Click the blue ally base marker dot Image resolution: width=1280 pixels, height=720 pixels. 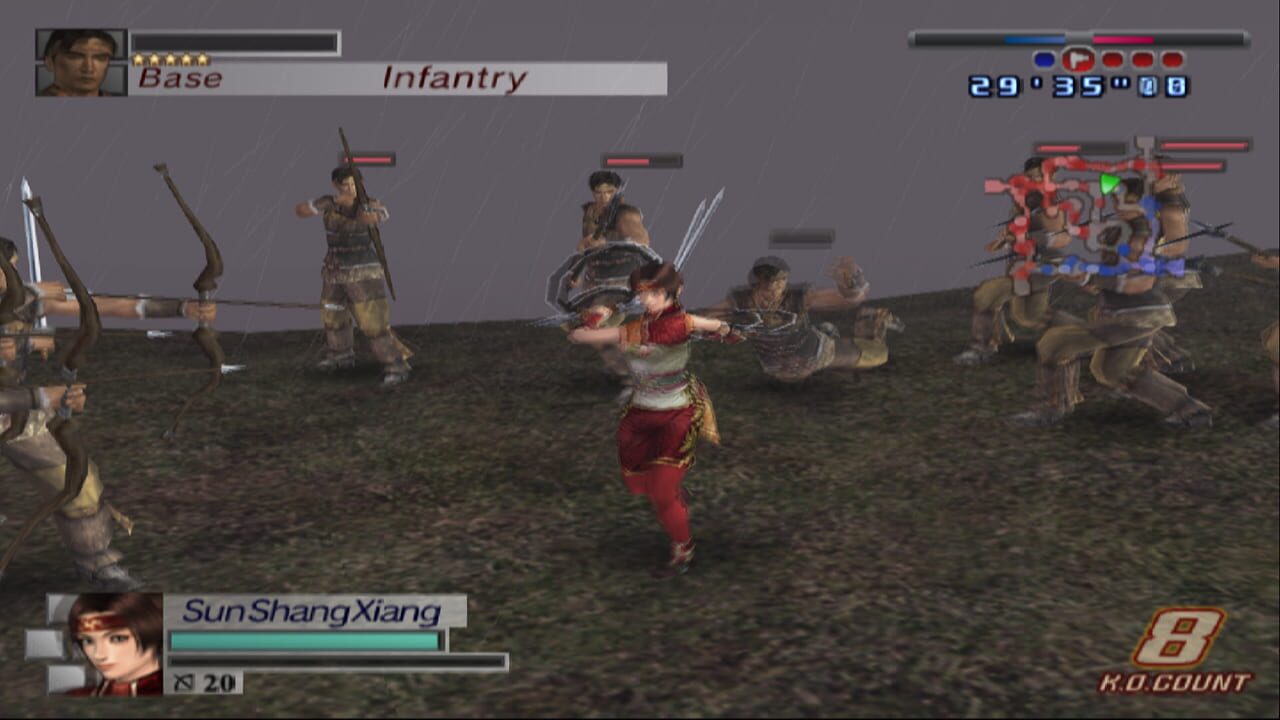[1043, 60]
